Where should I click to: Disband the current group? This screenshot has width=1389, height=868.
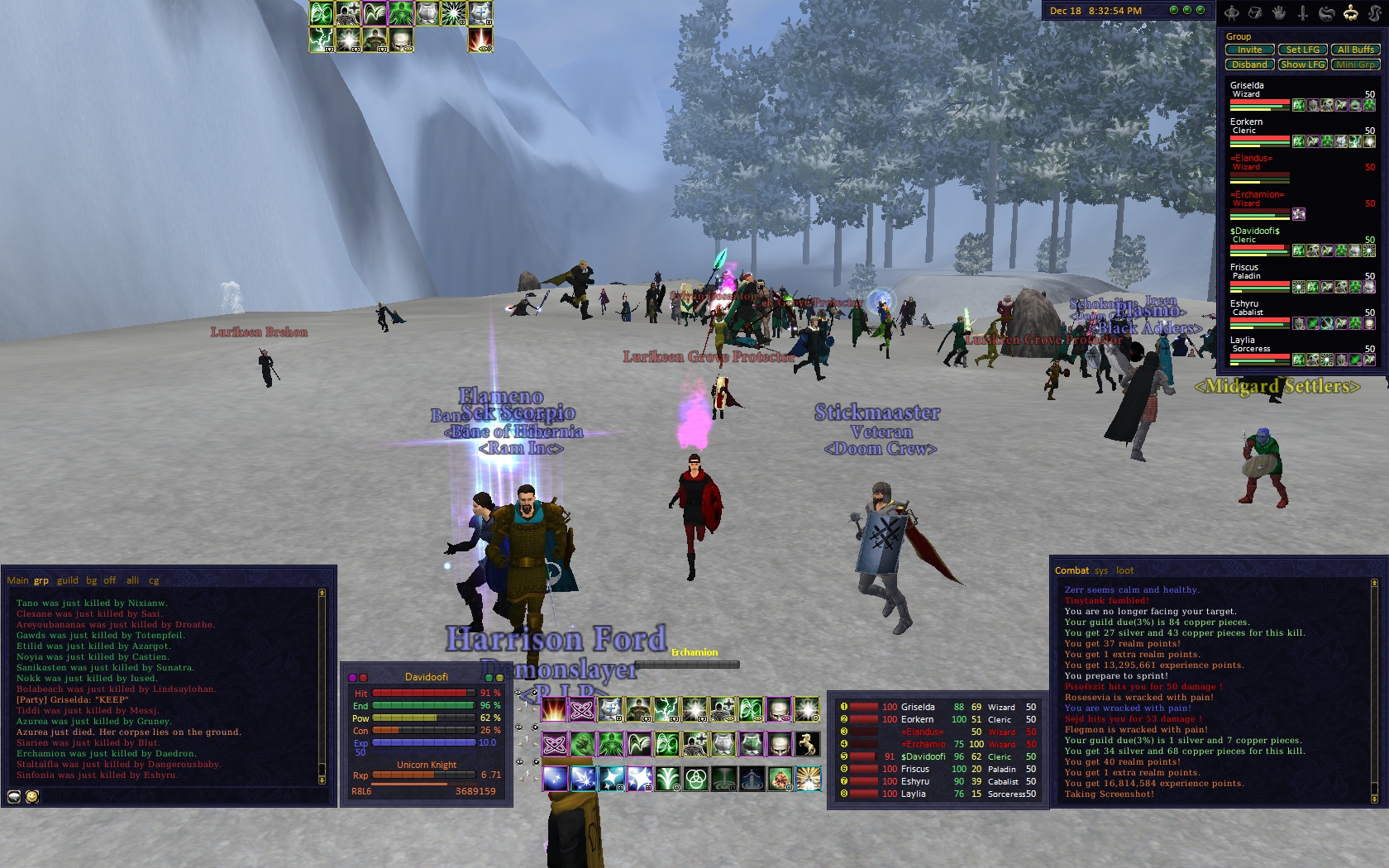[1249, 64]
